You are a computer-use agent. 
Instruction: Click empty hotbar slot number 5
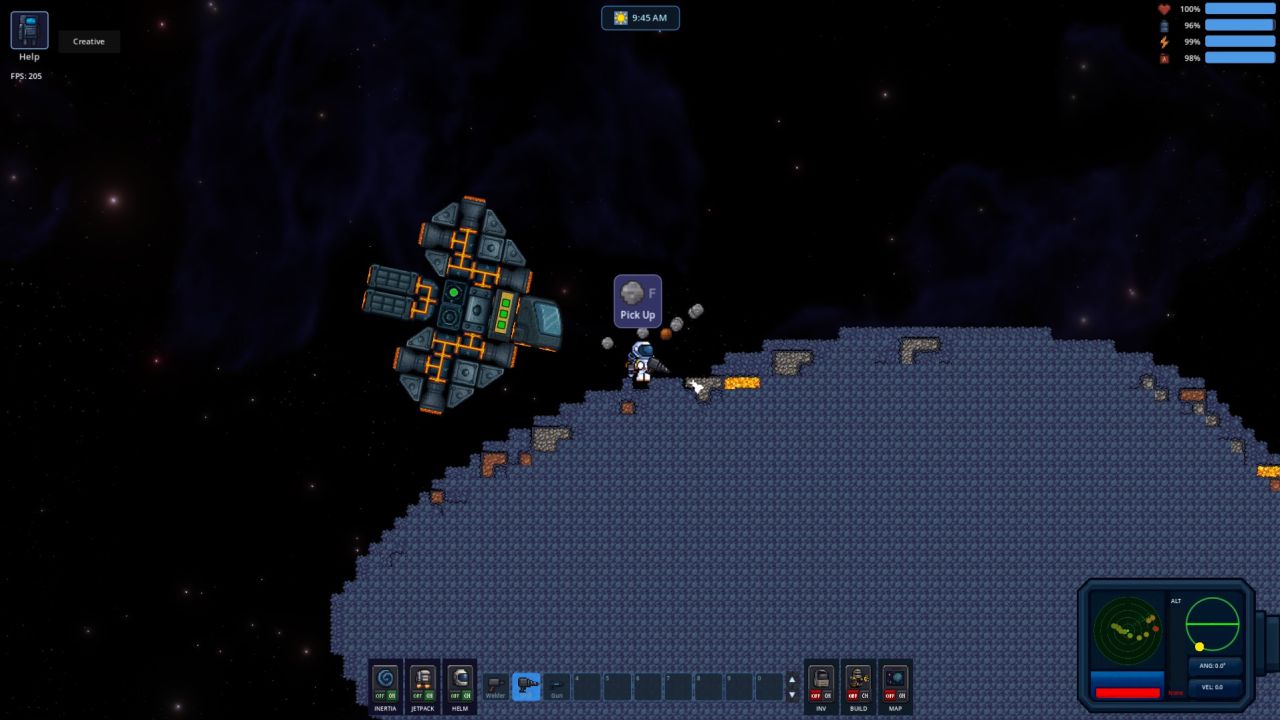click(x=616, y=686)
